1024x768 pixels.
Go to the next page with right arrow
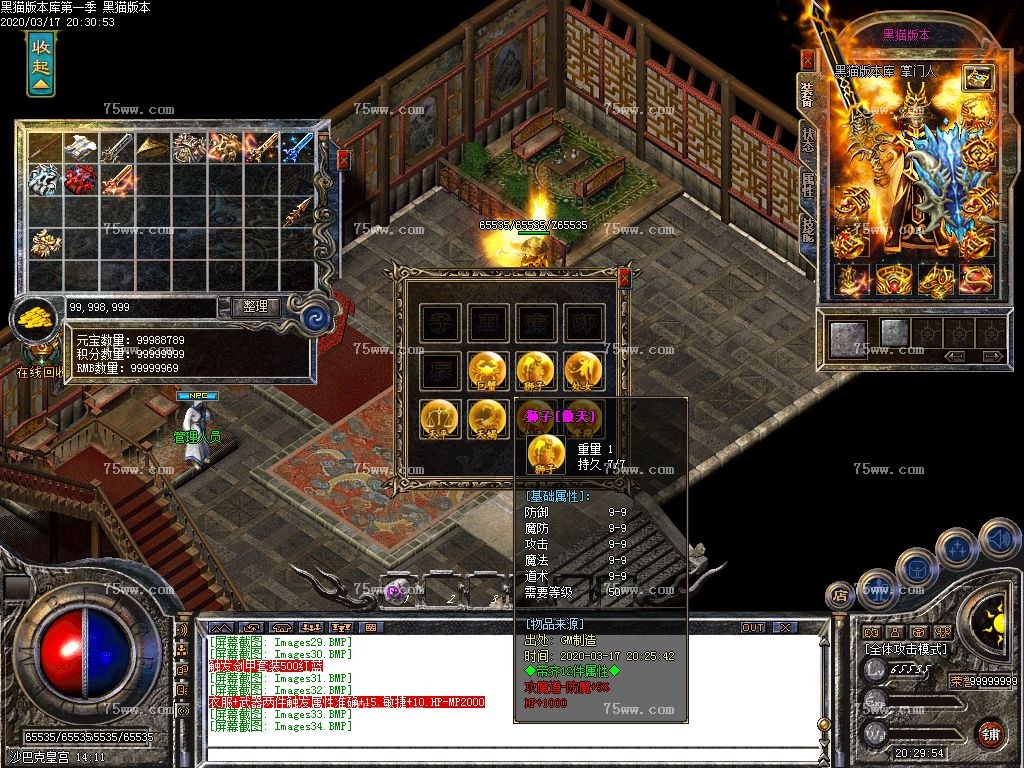tap(991, 355)
